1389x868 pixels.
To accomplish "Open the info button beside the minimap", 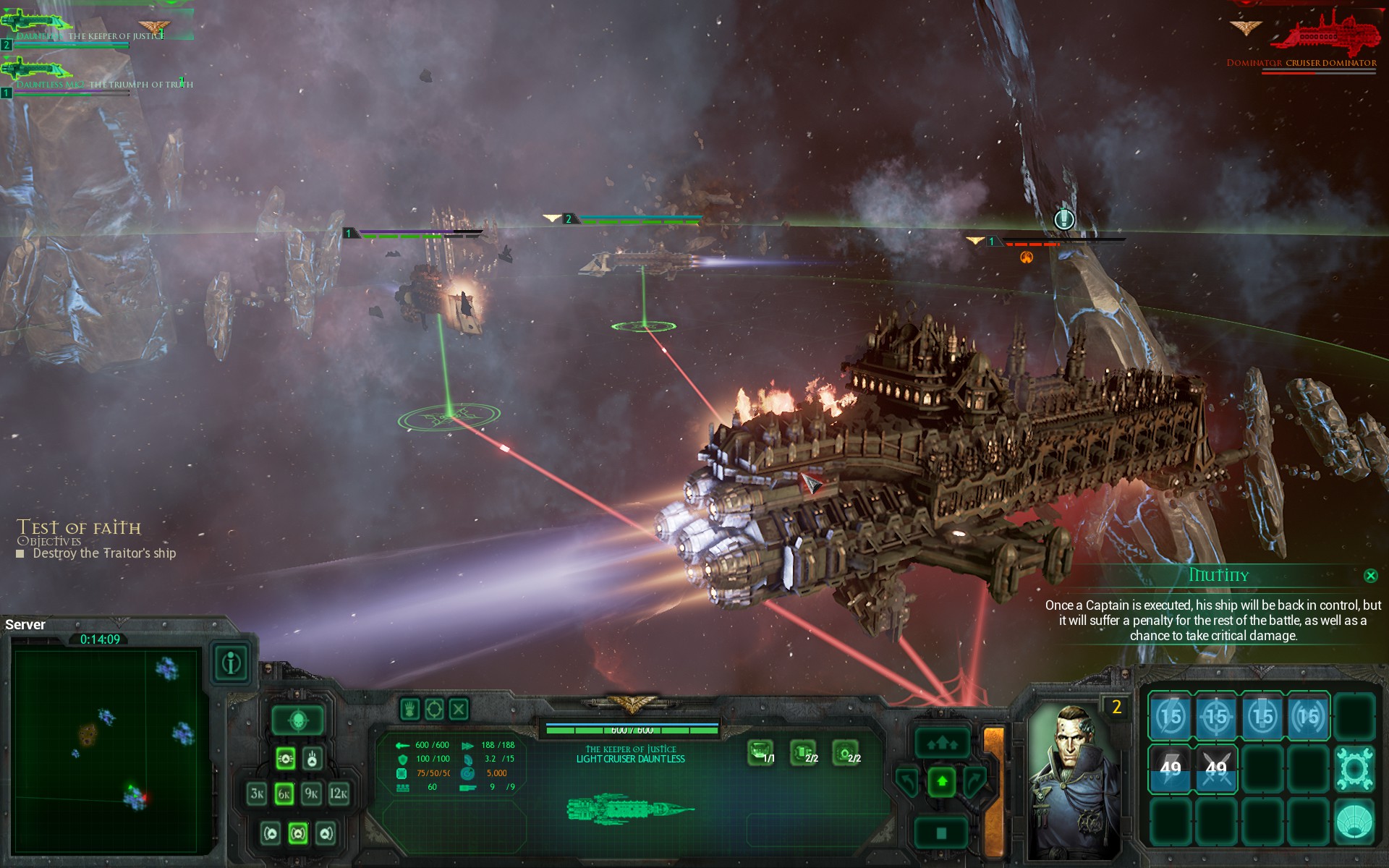I will (x=231, y=663).
